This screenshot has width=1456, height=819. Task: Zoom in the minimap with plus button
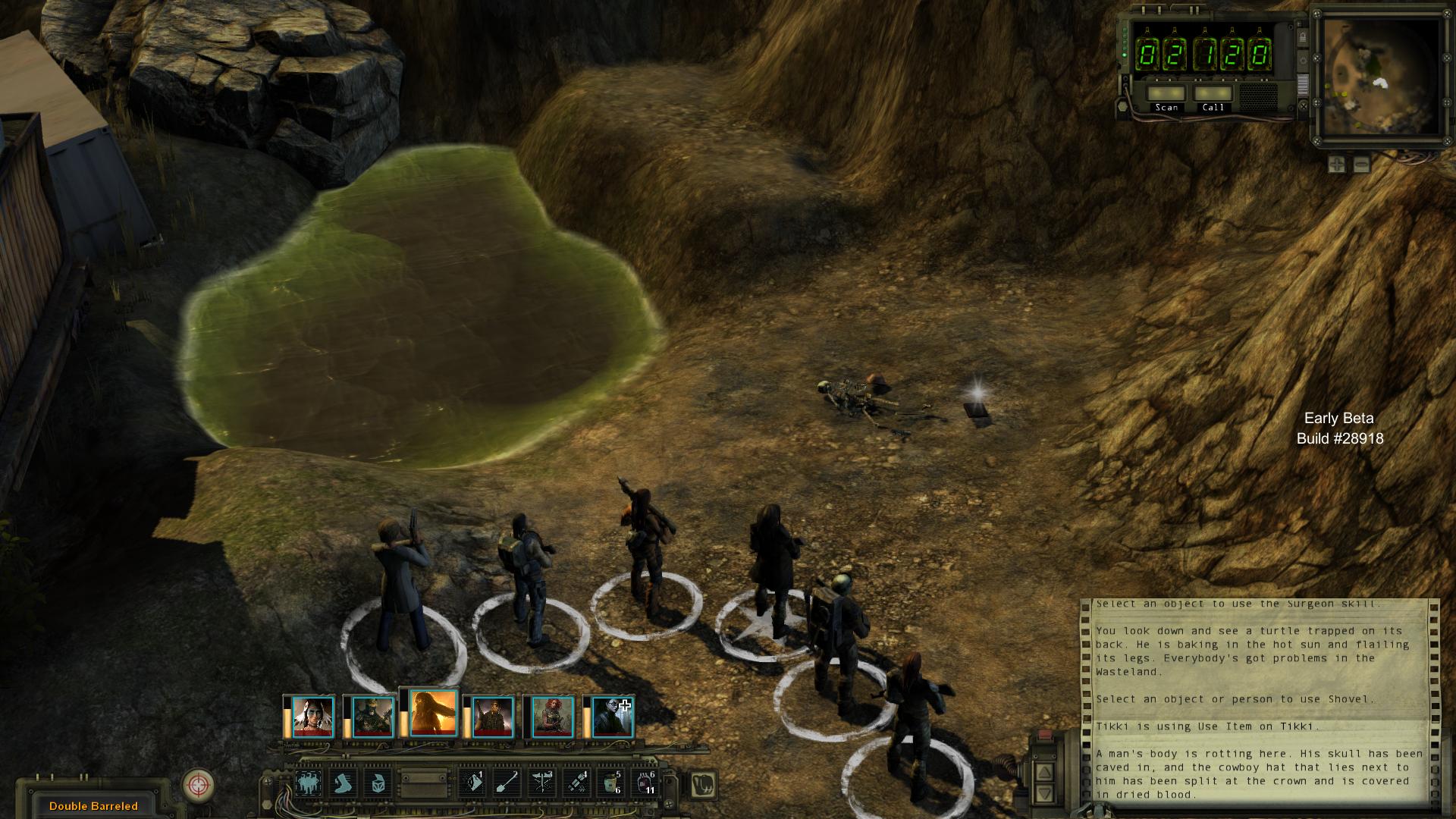[1337, 163]
